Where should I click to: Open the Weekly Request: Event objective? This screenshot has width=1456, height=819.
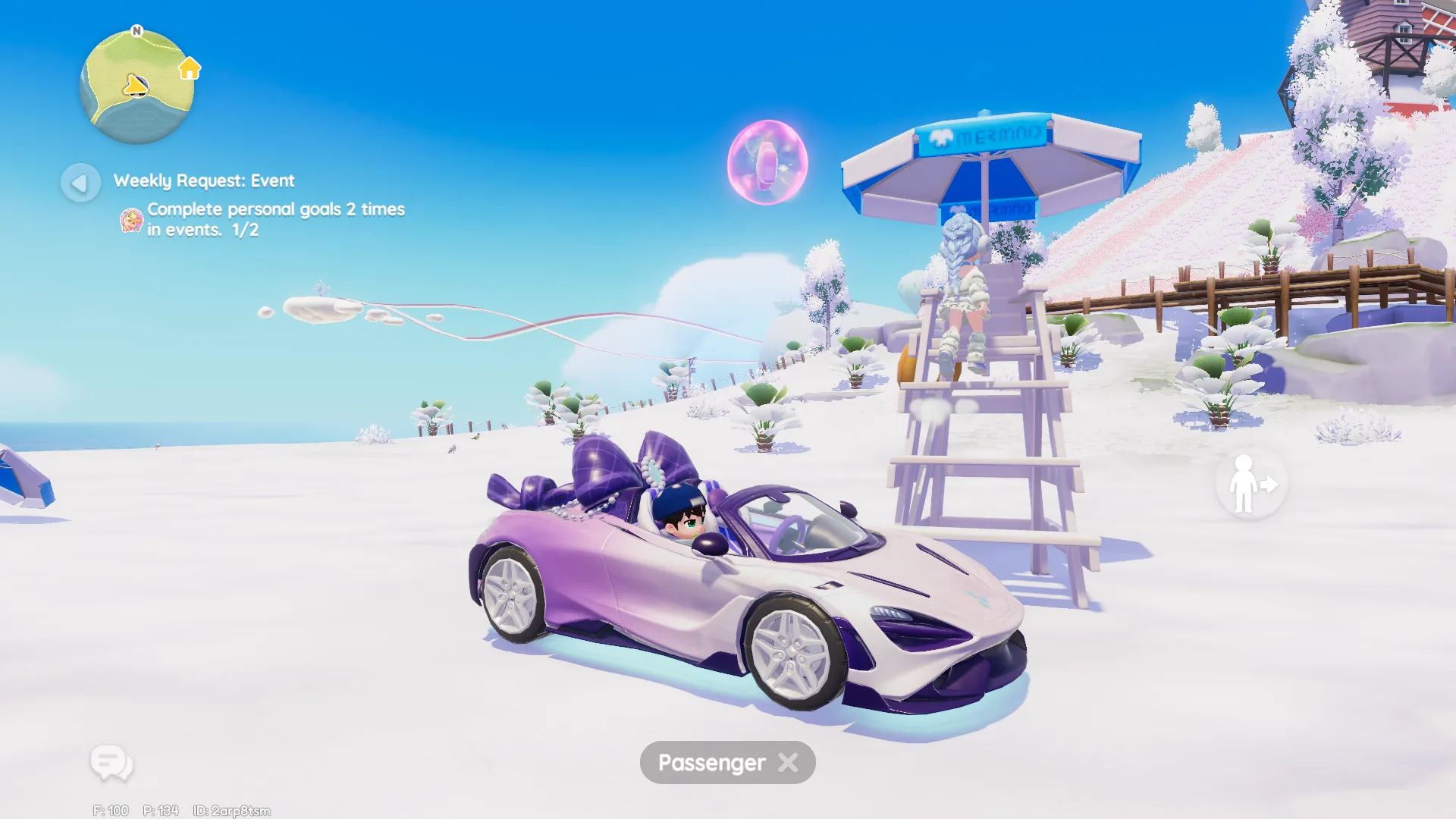click(x=204, y=181)
